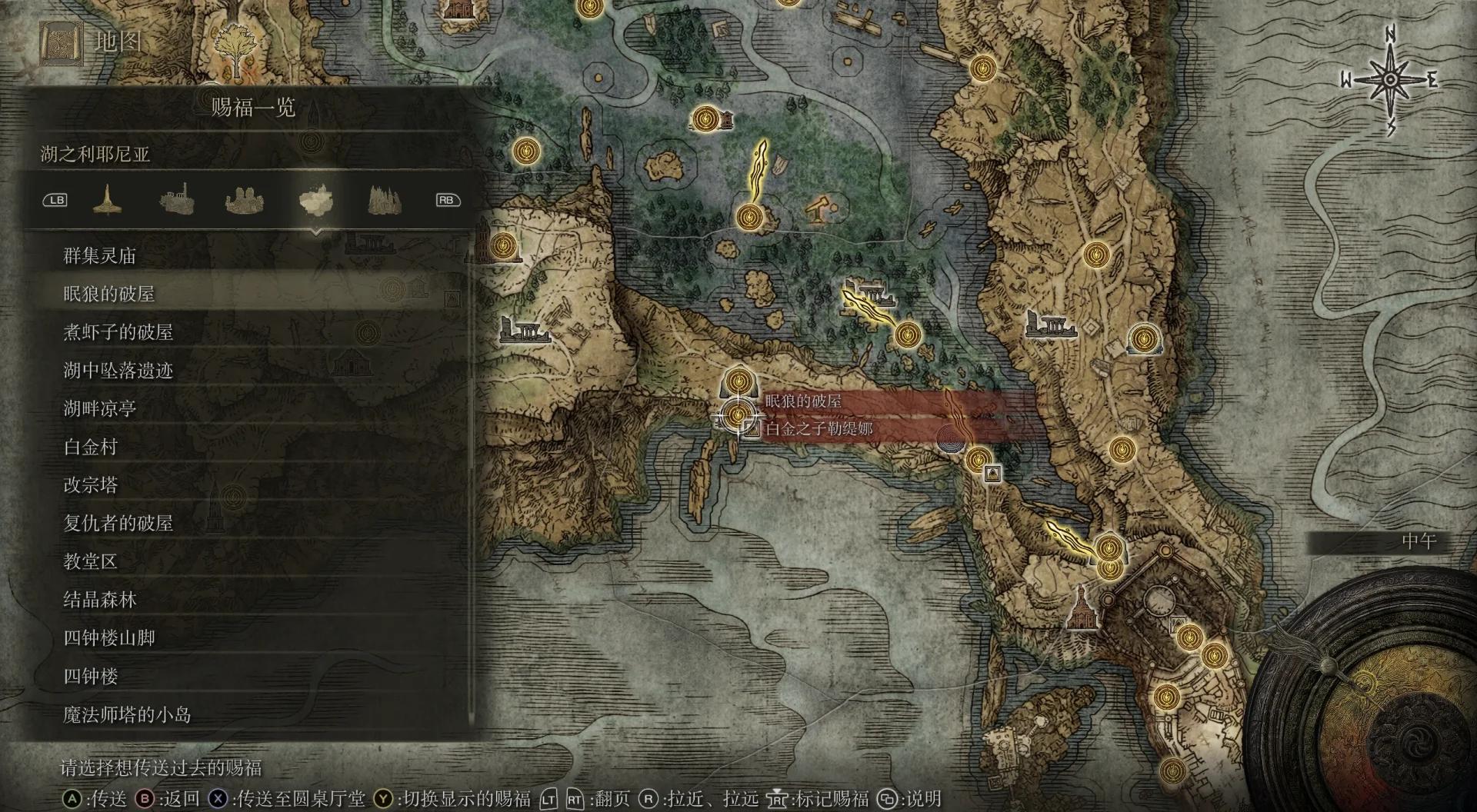Image resolution: width=1477 pixels, height=812 pixels.
Task: Select 复仇者的破屋 site of grace
Action: coord(118,524)
